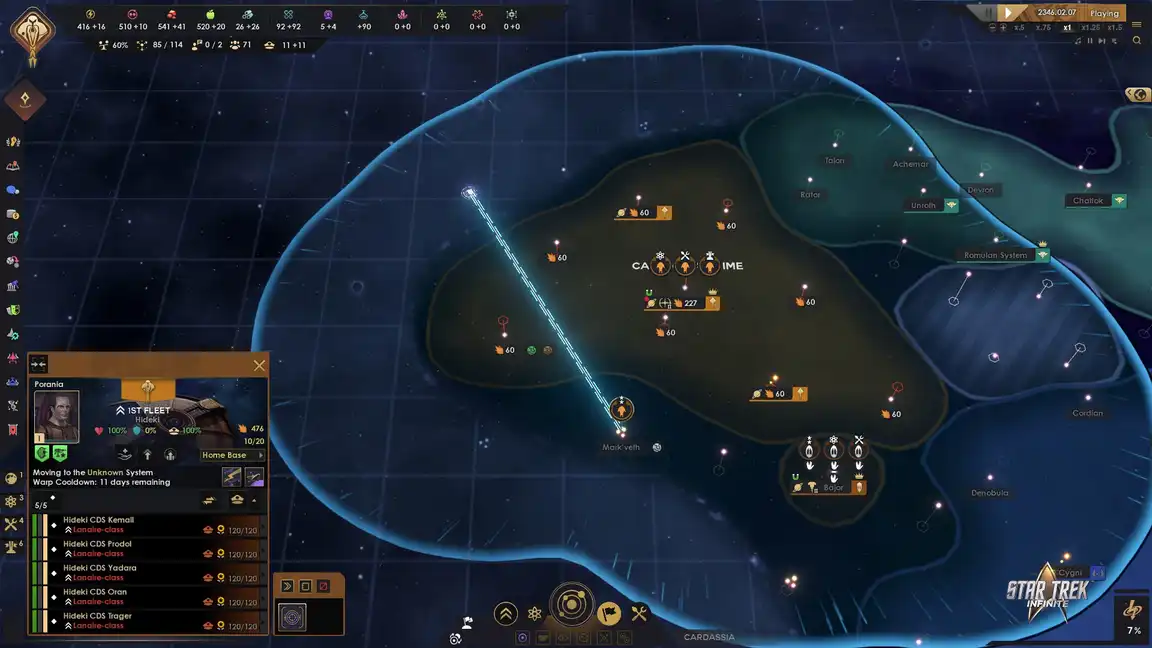Close the 1st Fleet panel

[259, 366]
